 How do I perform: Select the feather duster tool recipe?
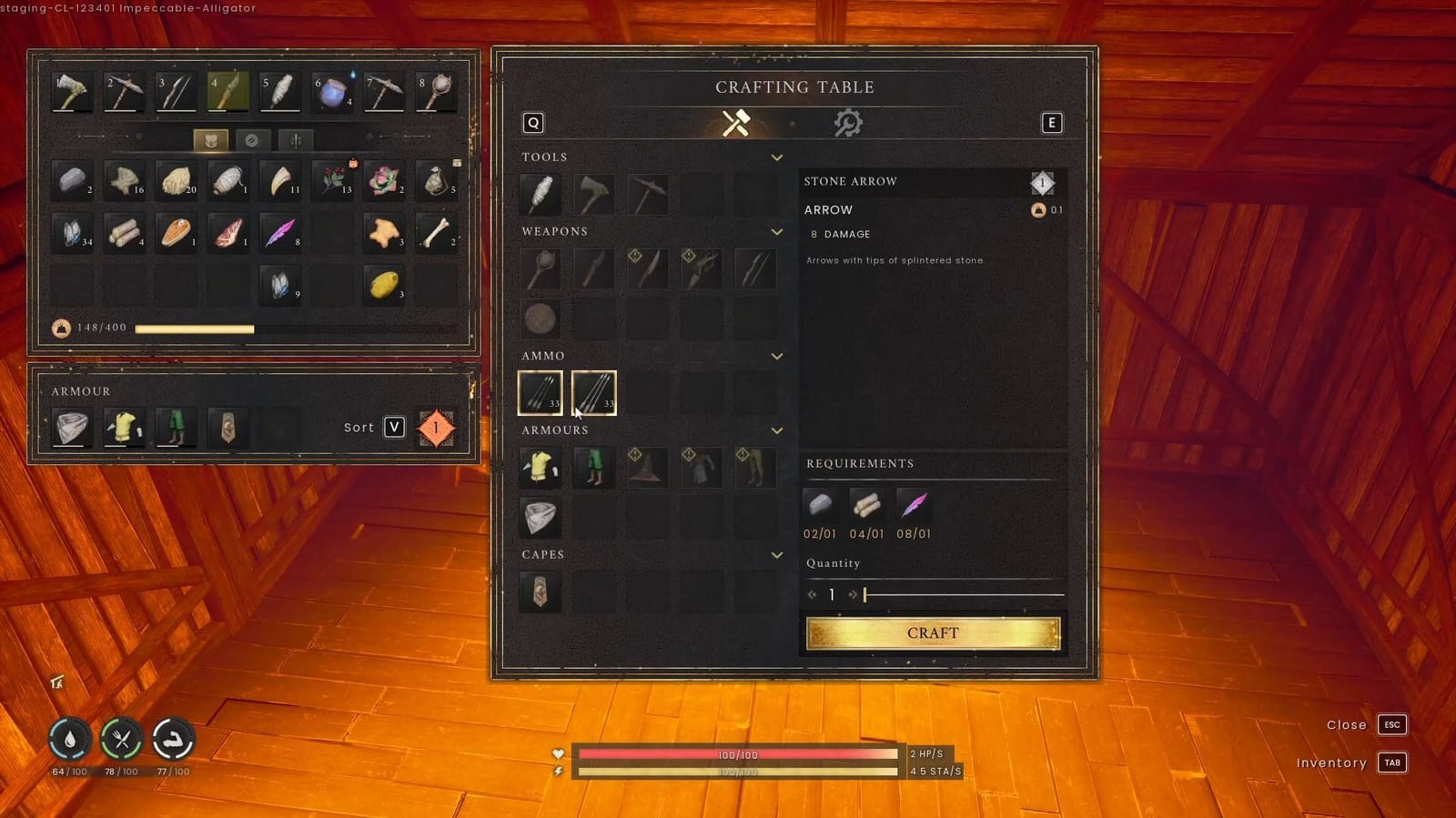point(540,194)
